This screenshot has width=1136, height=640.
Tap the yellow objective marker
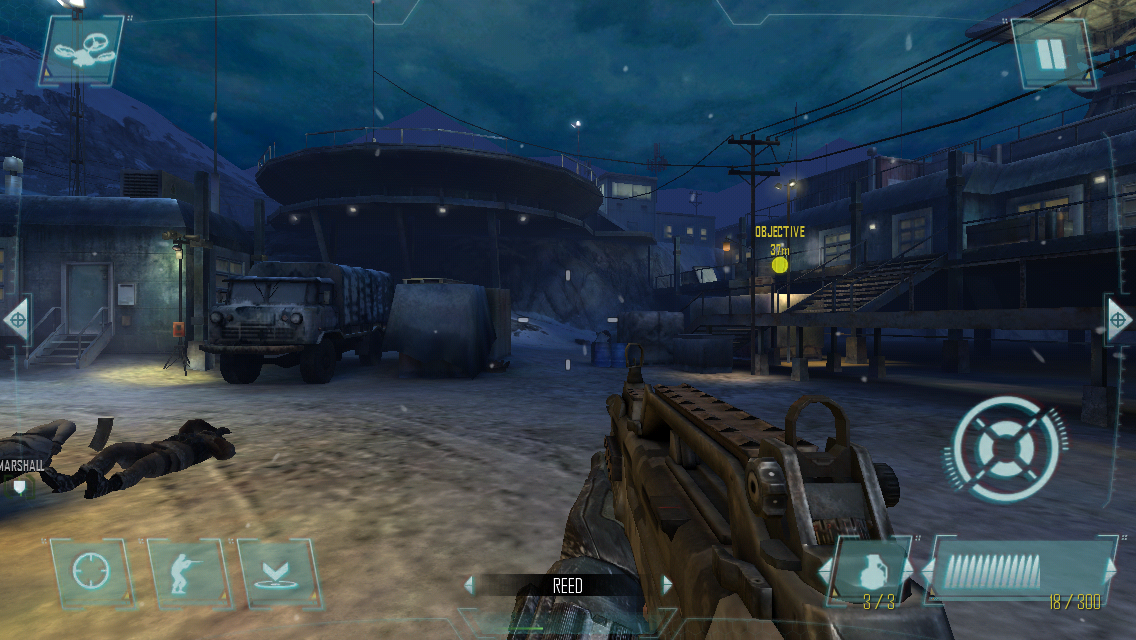(780, 265)
